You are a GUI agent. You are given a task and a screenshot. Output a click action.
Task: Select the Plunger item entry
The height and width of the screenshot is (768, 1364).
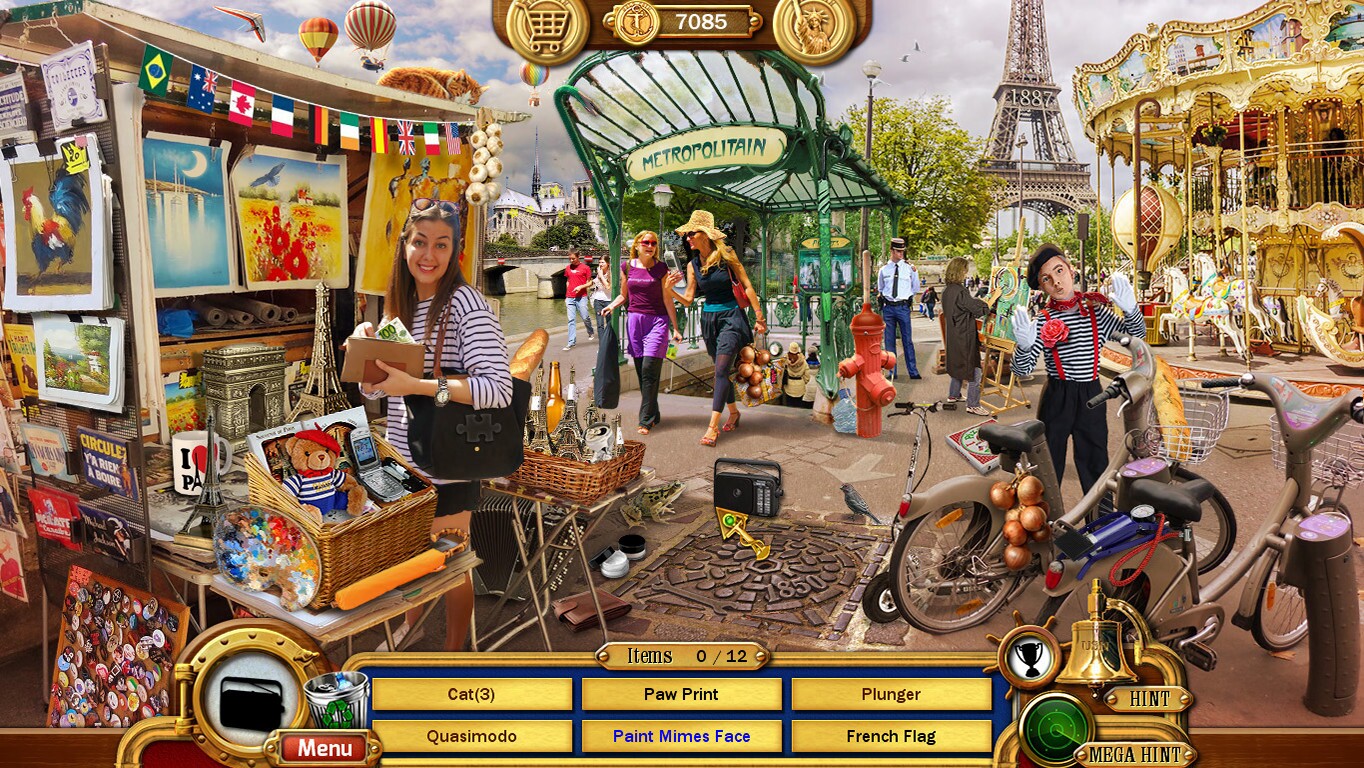(x=892, y=694)
